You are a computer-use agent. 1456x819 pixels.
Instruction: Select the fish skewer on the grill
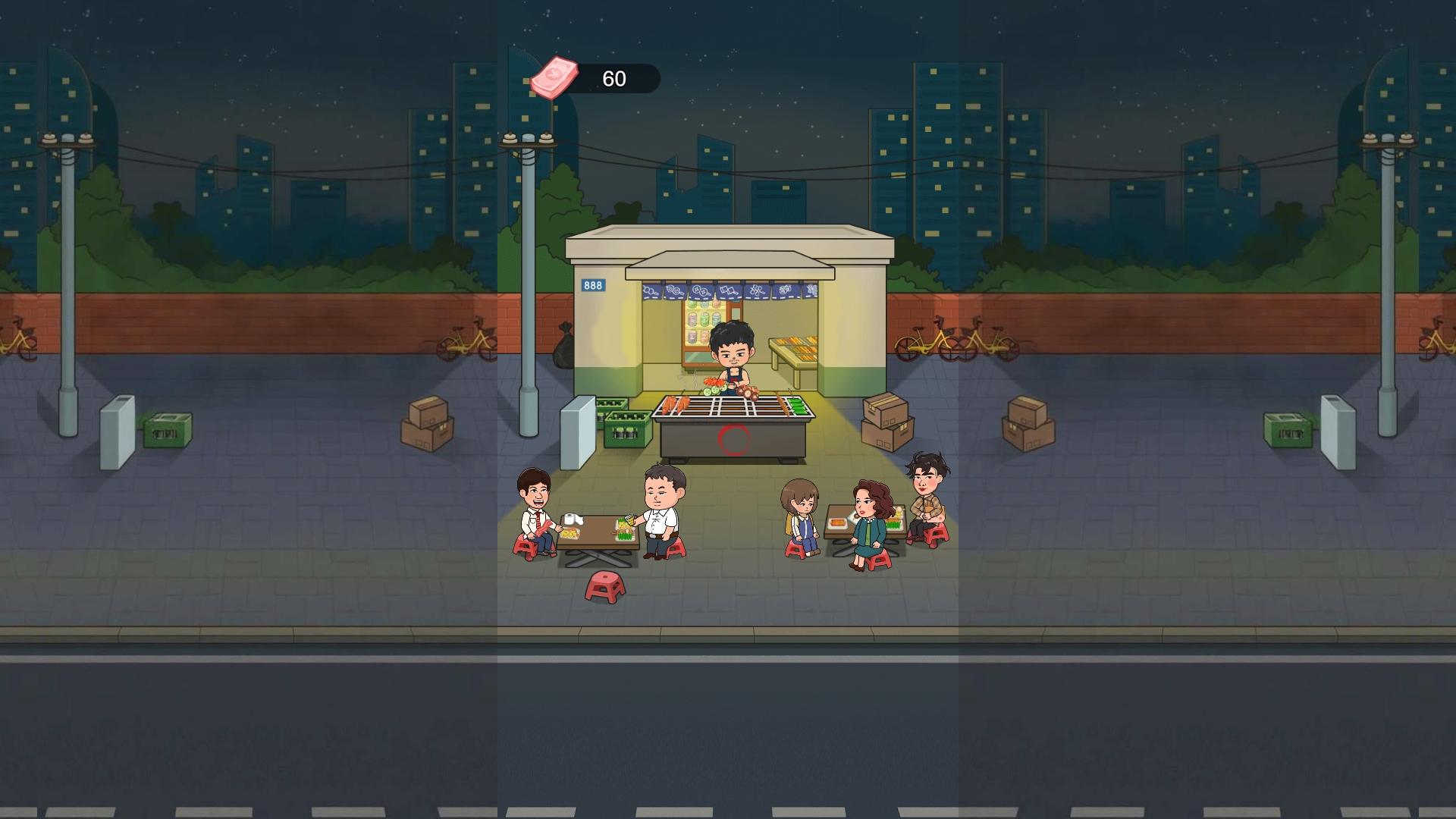click(x=781, y=404)
